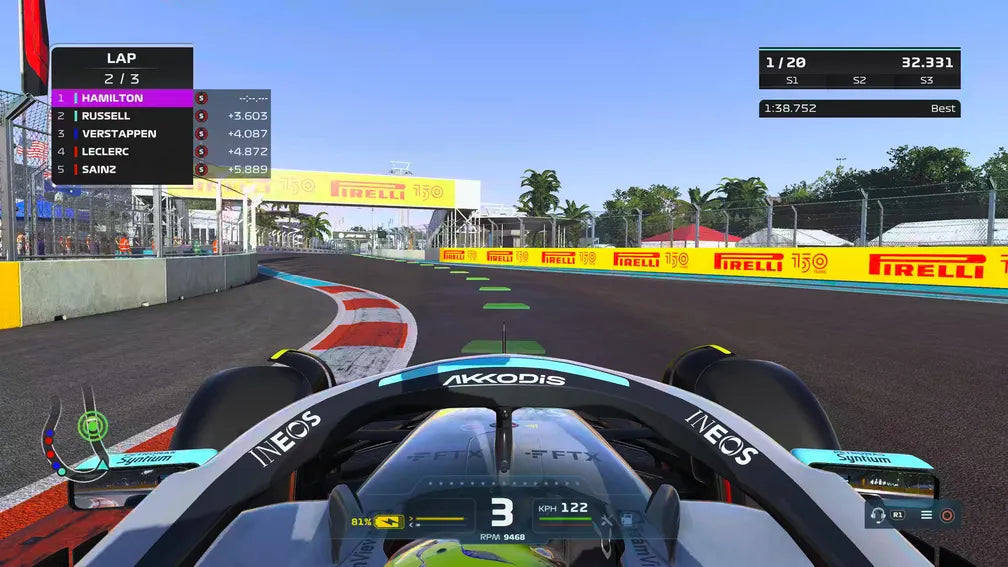This screenshot has width=1008, height=567.
Task: Click the red circular record icon
Action: click(x=947, y=515)
